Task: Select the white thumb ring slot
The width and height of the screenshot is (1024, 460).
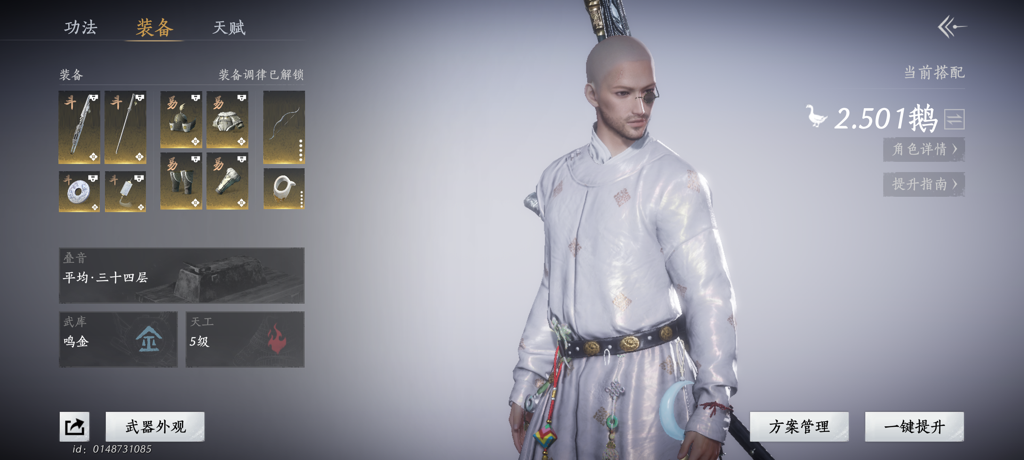Action: pyautogui.click(x=284, y=189)
